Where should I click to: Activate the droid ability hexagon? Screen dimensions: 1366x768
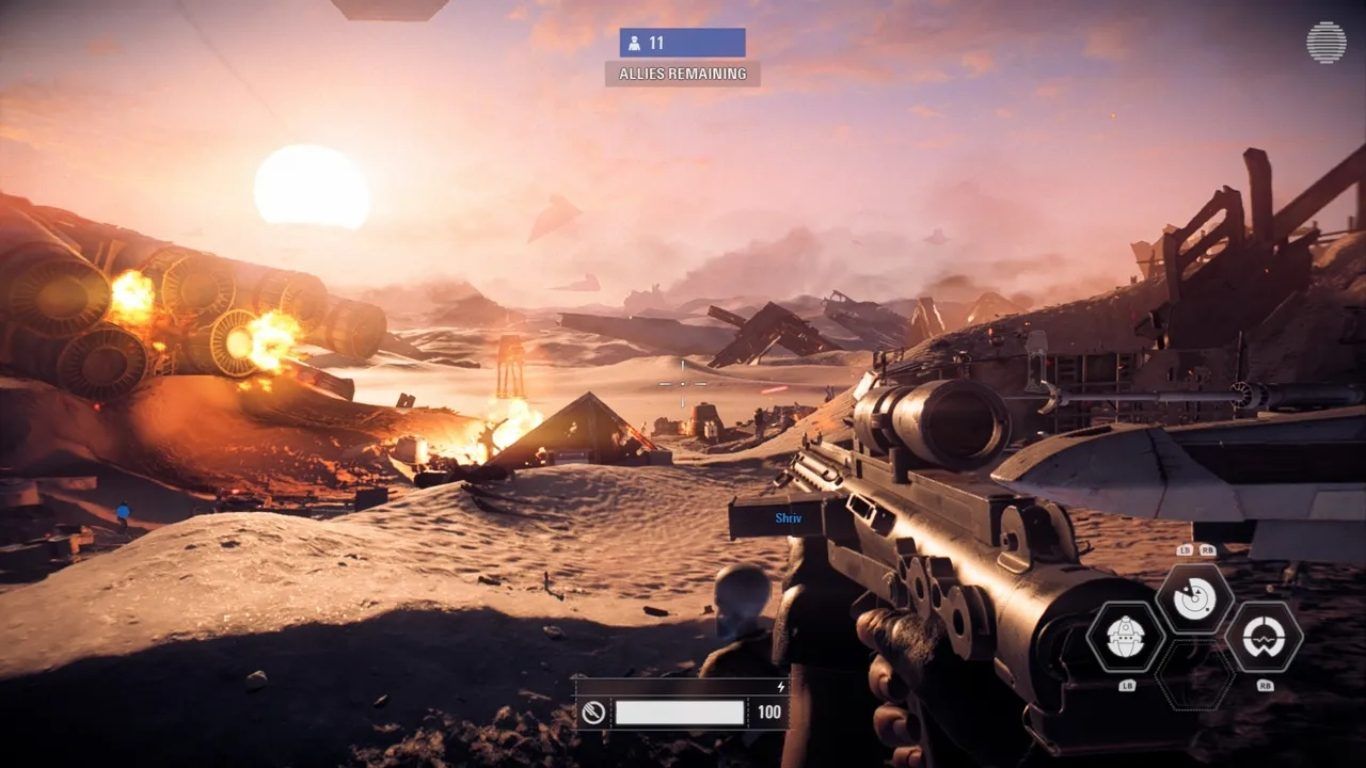[1125, 636]
